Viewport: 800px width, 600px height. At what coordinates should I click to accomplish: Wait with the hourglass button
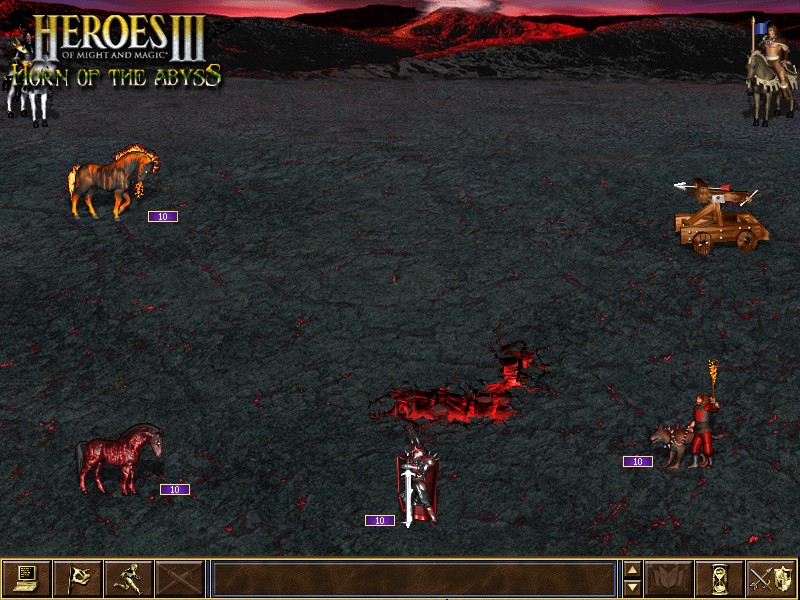(719, 578)
